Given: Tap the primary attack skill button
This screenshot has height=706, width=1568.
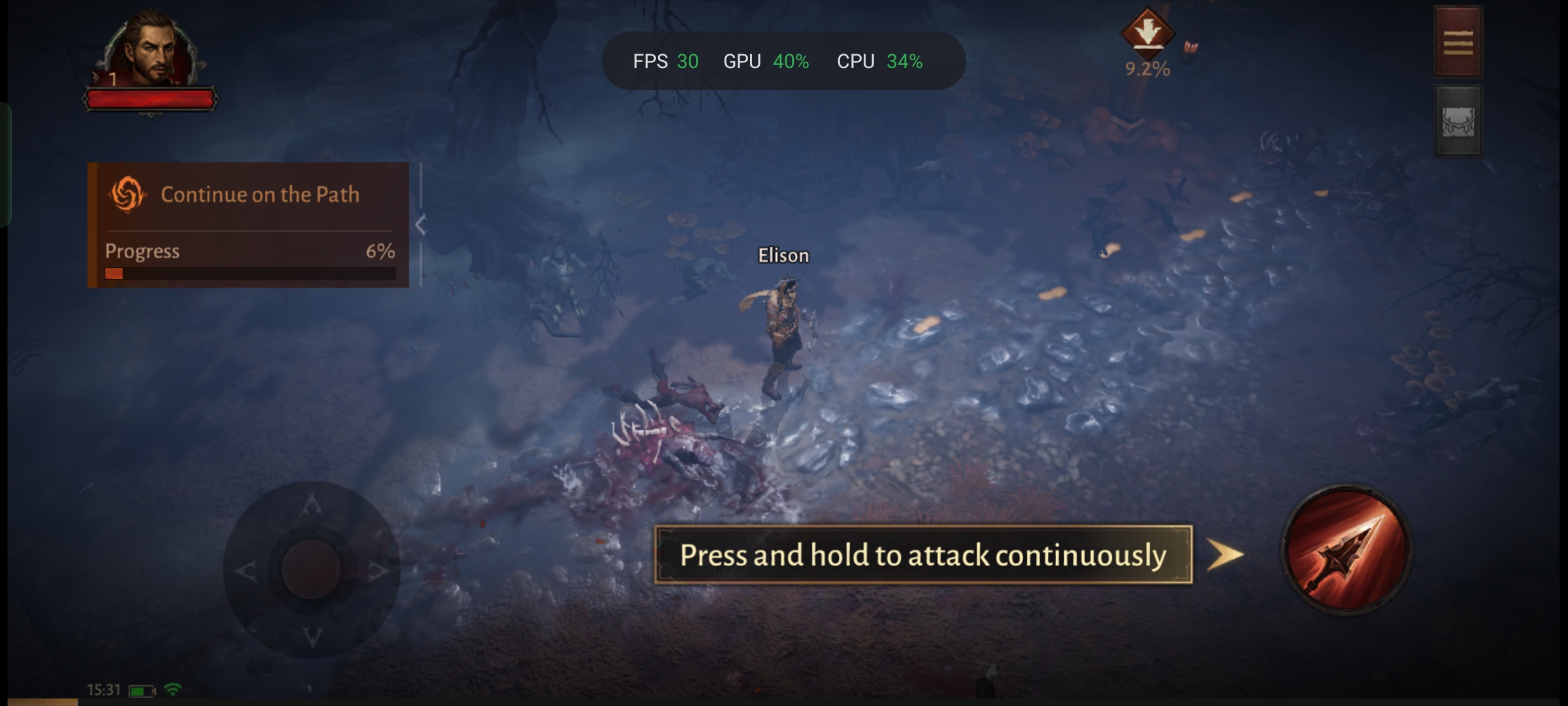Looking at the screenshot, I should tap(1346, 550).
